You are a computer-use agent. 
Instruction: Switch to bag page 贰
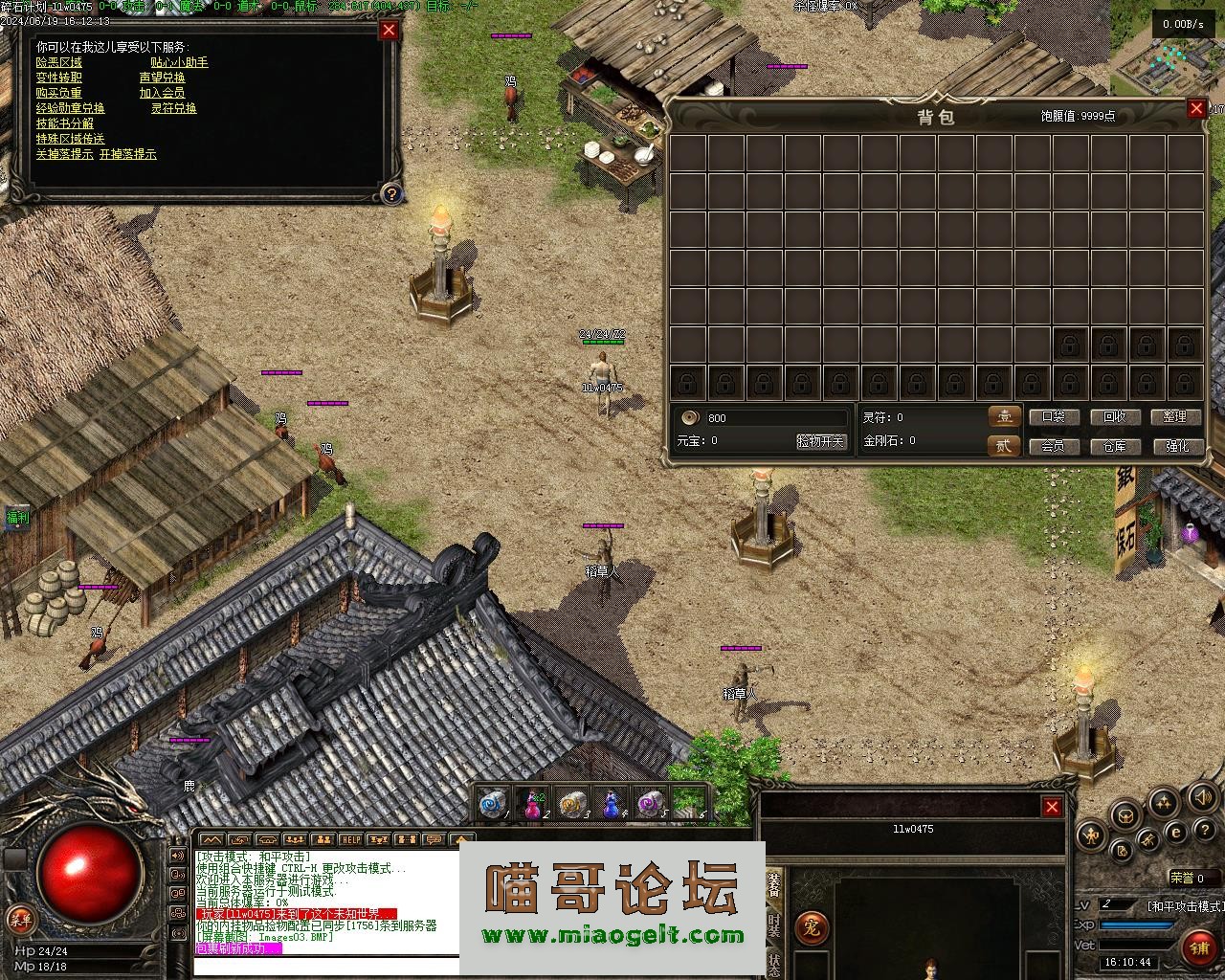(1003, 446)
